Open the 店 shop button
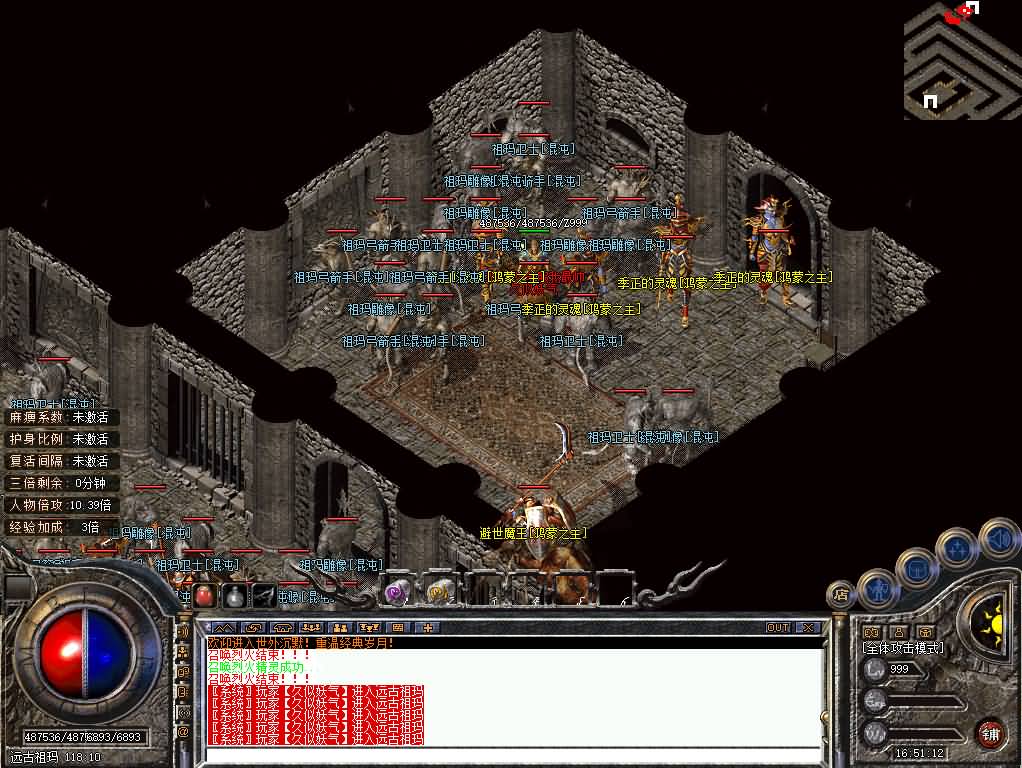This screenshot has width=1022, height=768. tap(841, 594)
